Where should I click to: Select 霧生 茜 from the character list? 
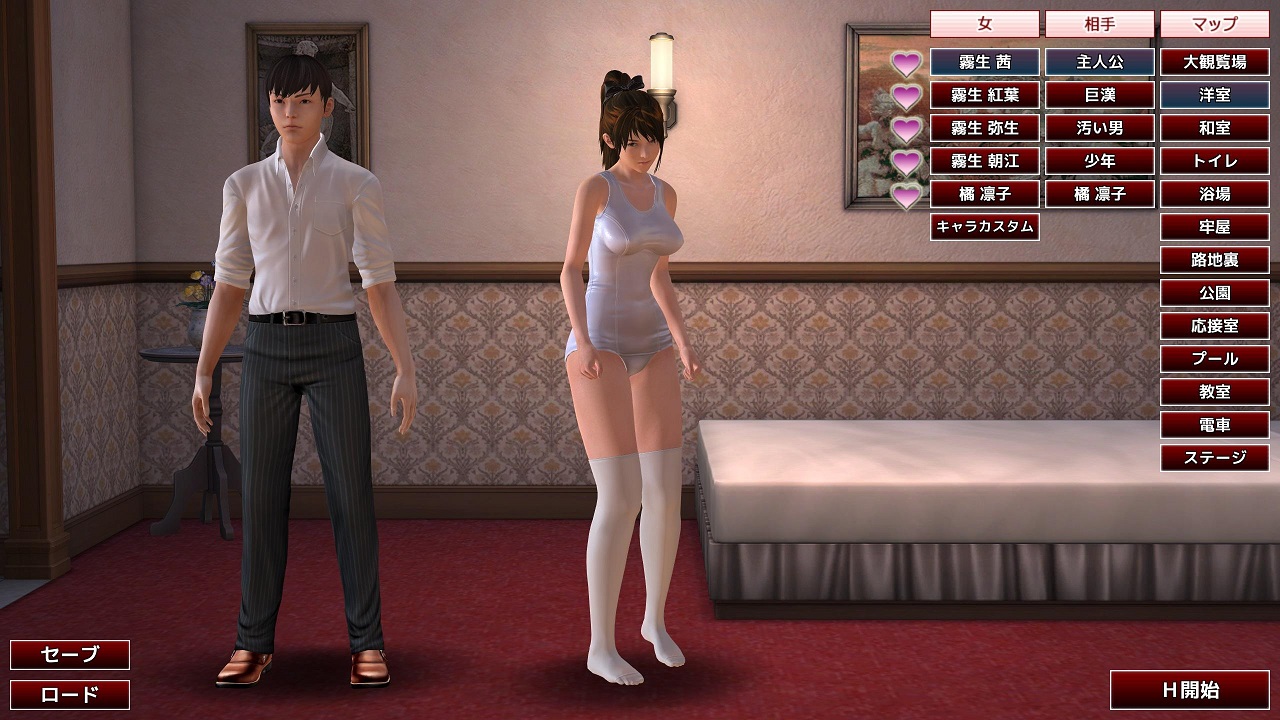tap(985, 62)
